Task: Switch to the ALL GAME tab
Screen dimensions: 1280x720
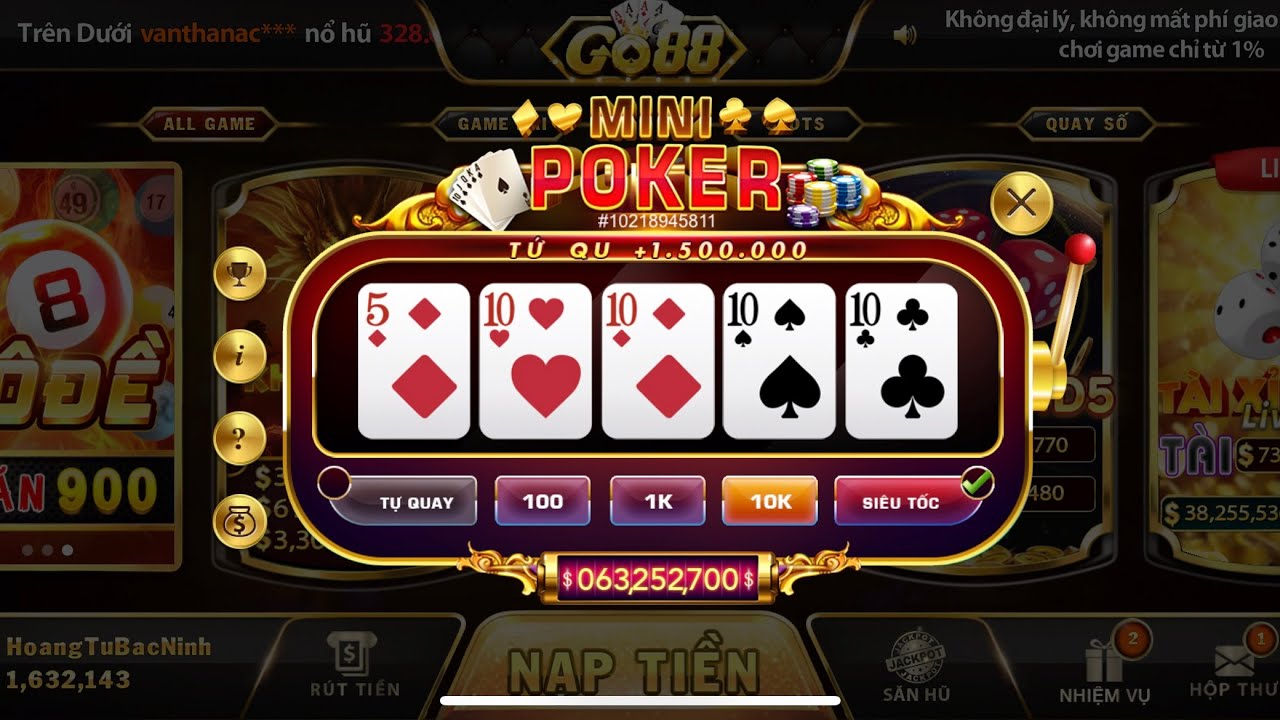Action: pos(211,124)
